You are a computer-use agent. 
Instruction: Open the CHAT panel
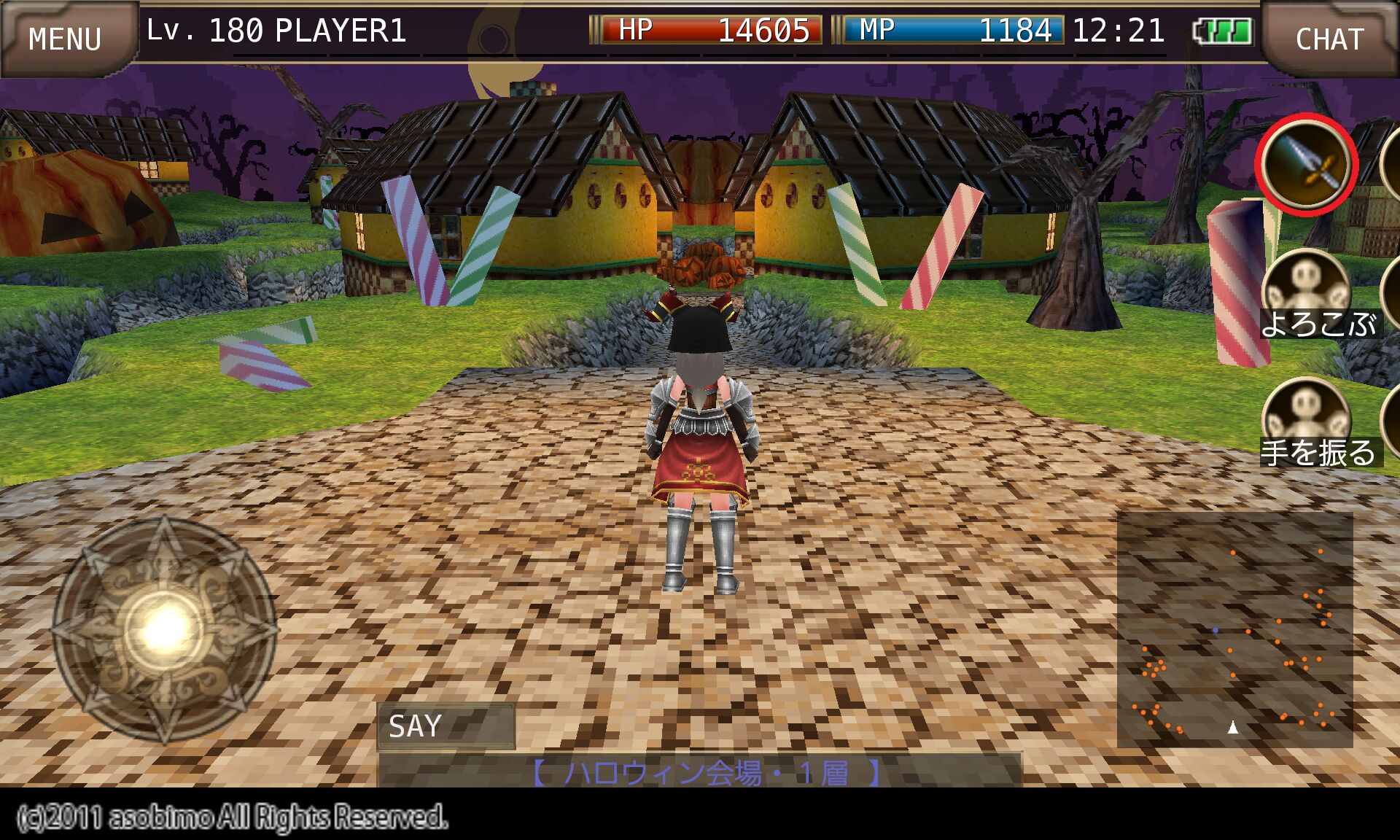pos(1329,38)
